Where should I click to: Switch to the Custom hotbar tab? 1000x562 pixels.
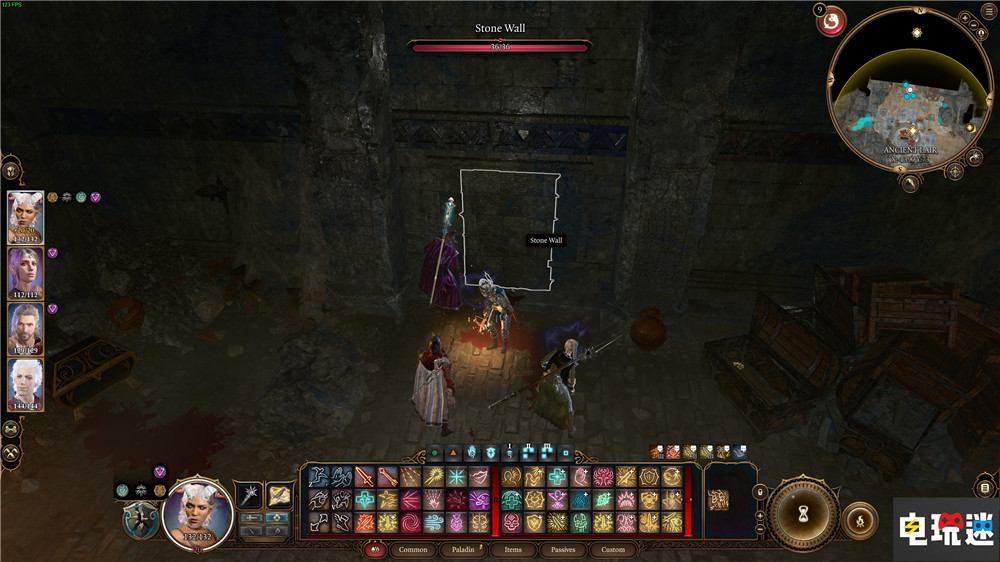click(x=613, y=549)
